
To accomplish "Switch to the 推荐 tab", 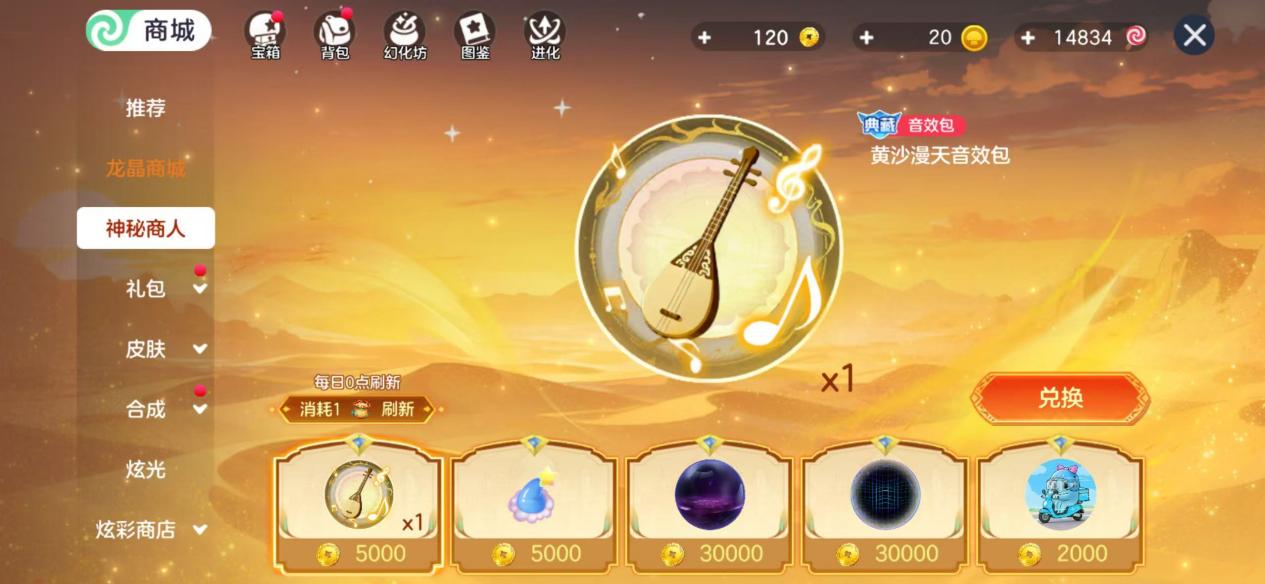I will coord(146,108).
